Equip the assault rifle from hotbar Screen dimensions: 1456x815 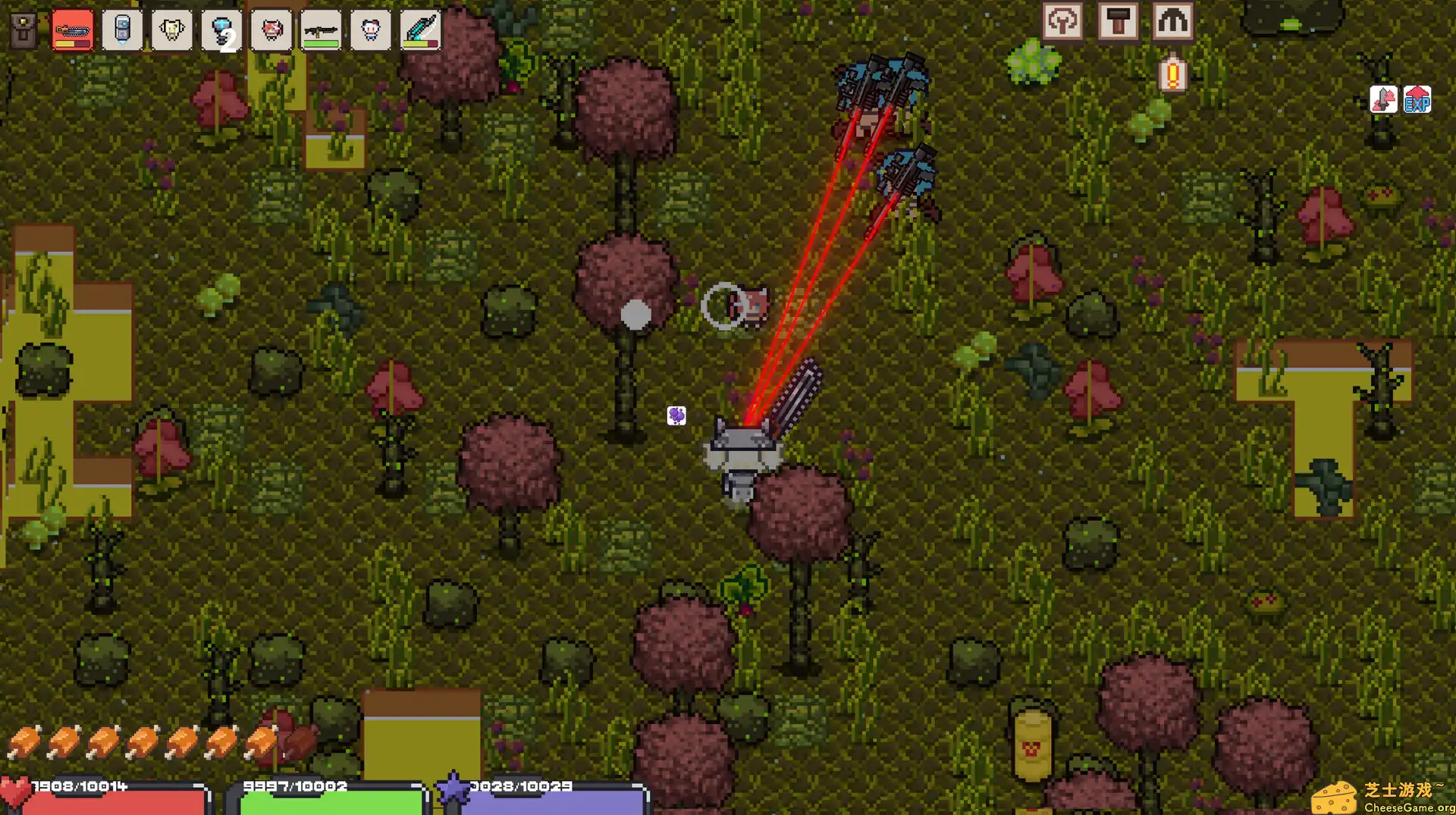[x=321, y=31]
